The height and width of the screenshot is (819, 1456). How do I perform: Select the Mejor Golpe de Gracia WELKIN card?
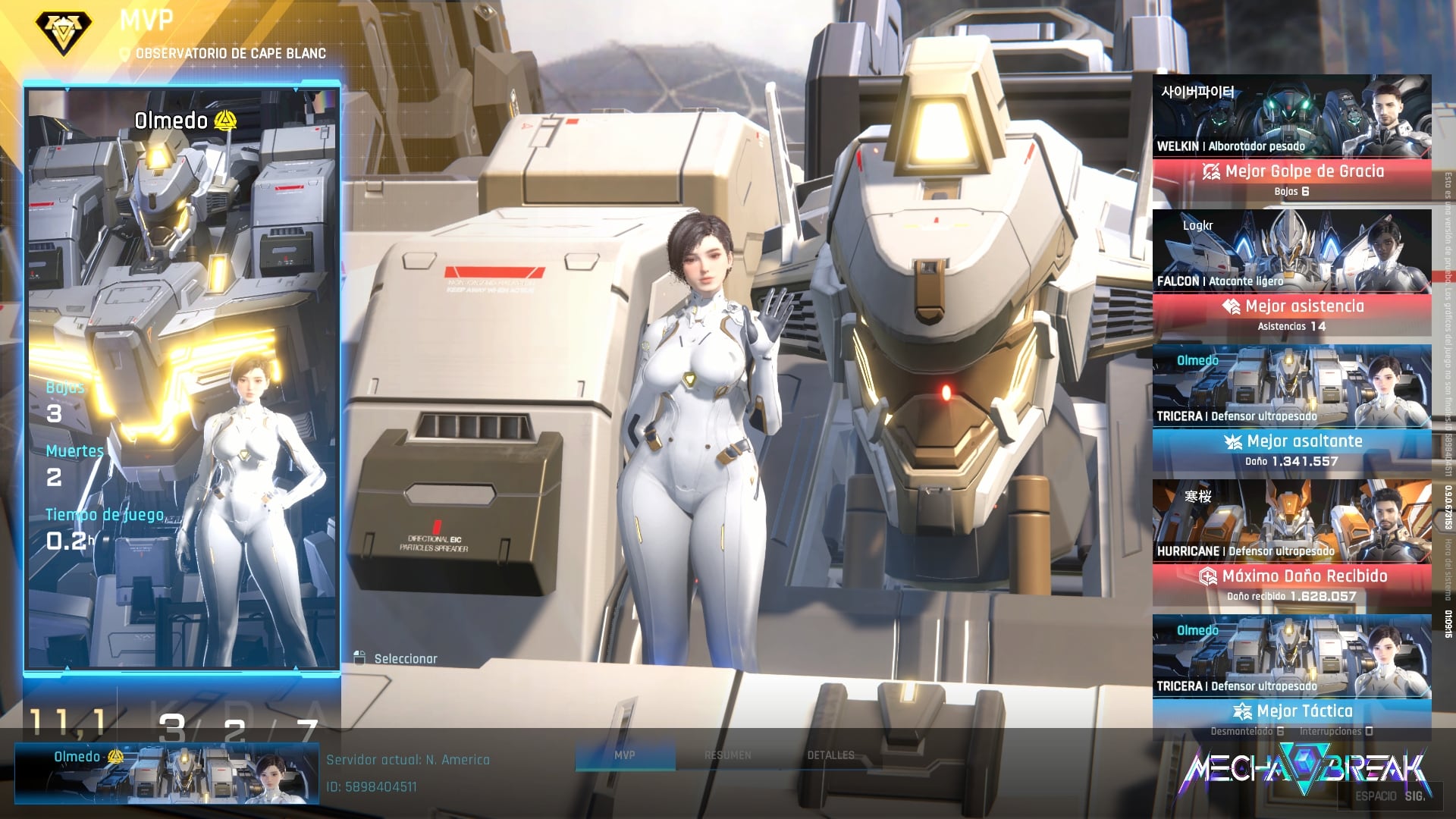[x=1291, y=138]
